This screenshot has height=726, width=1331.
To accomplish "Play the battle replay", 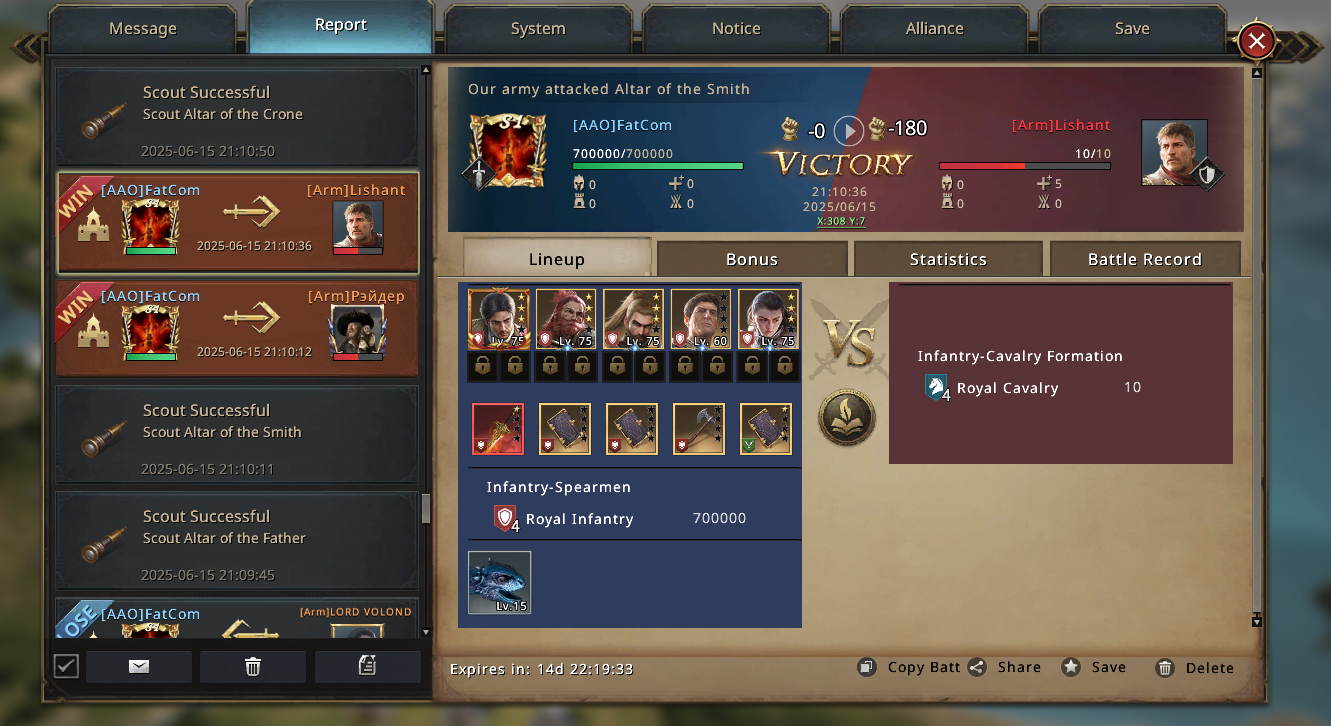I will pyautogui.click(x=848, y=130).
